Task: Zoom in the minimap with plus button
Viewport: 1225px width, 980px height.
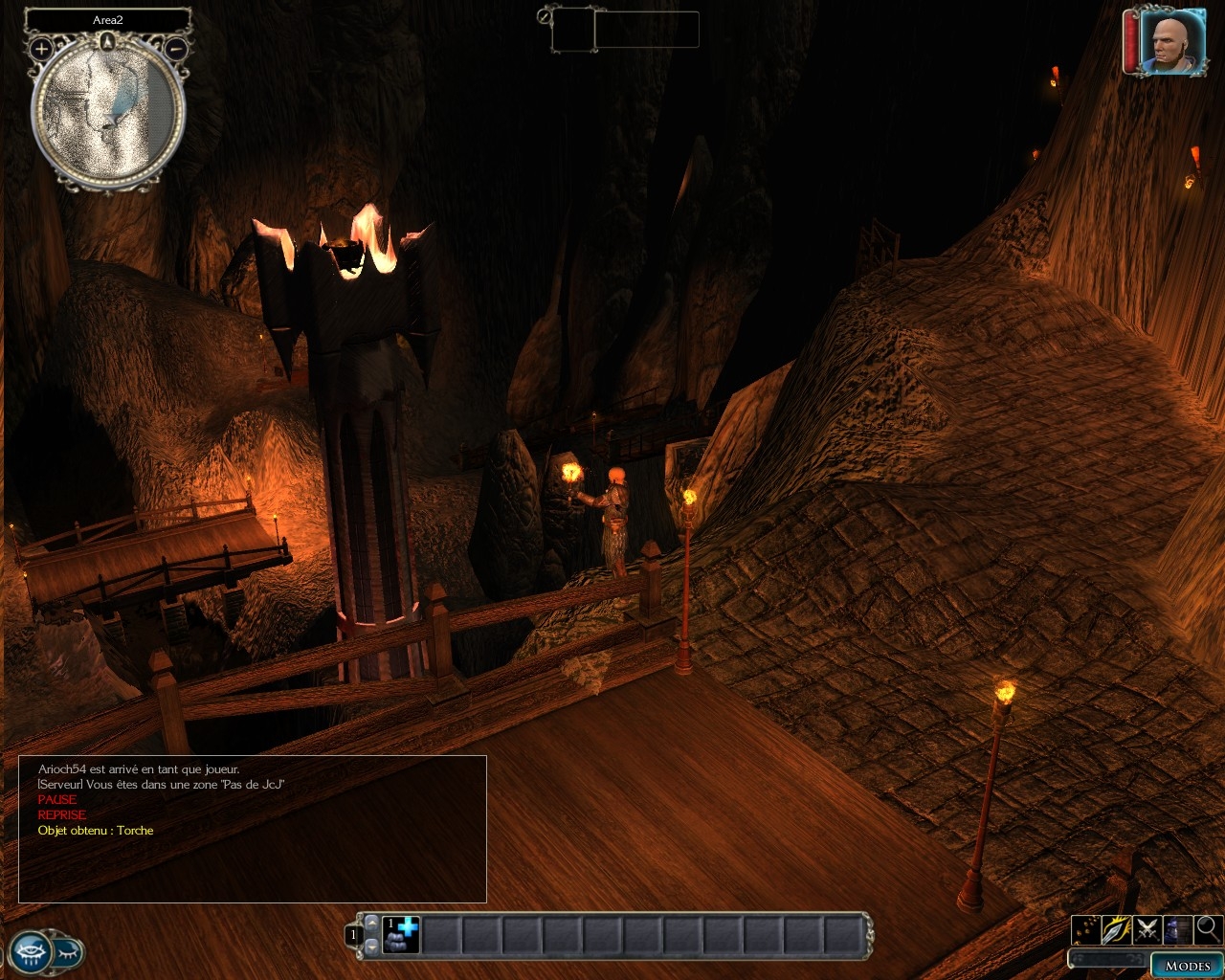Action: pos(41,48)
